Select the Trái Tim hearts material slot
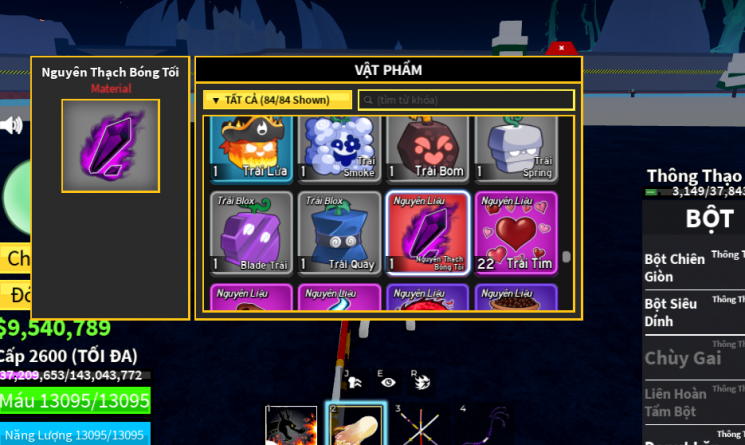This screenshot has width=745, height=445. 514,233
